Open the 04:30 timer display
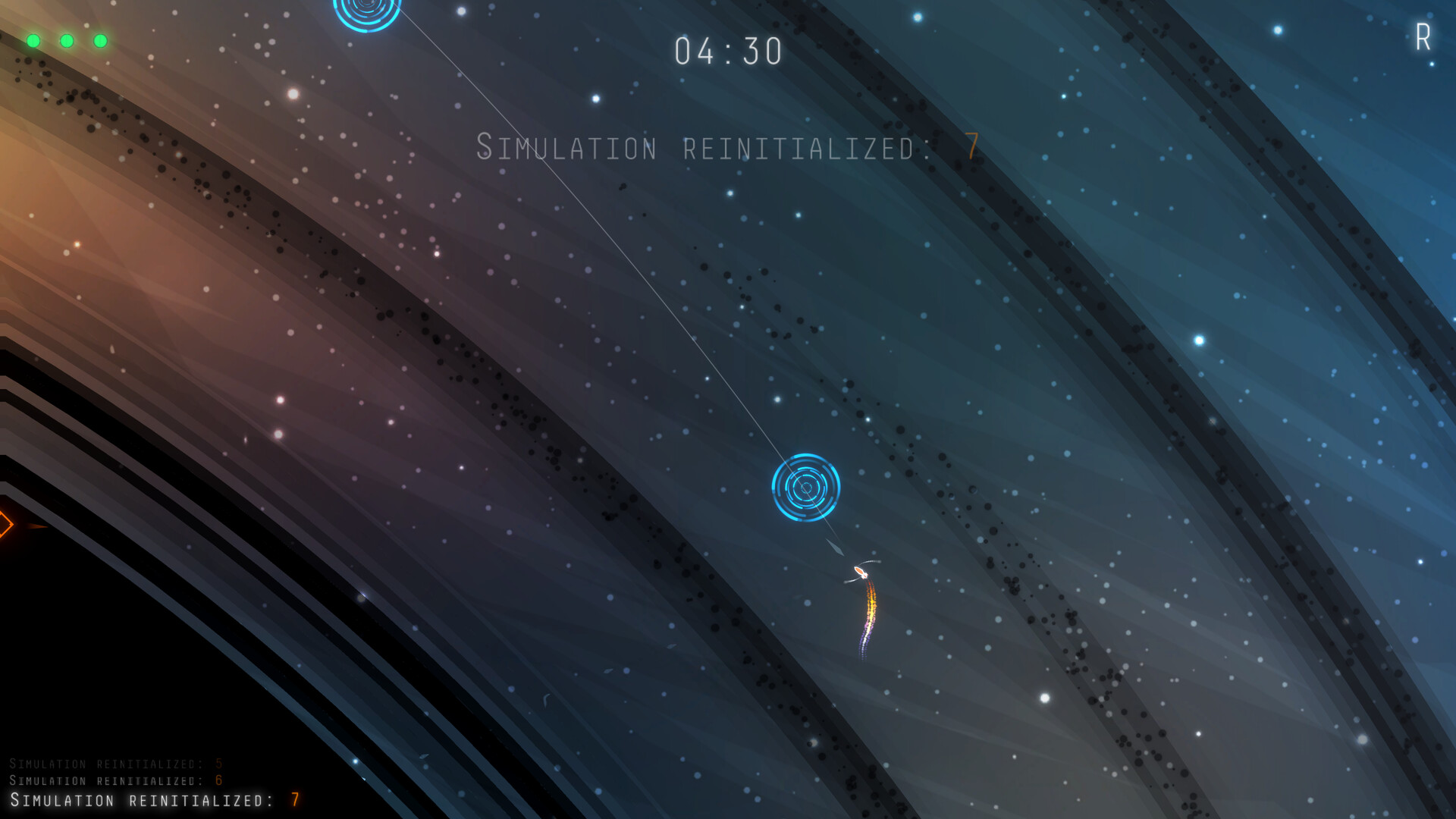Screen dimensions: 1456x819 point(728,49)
